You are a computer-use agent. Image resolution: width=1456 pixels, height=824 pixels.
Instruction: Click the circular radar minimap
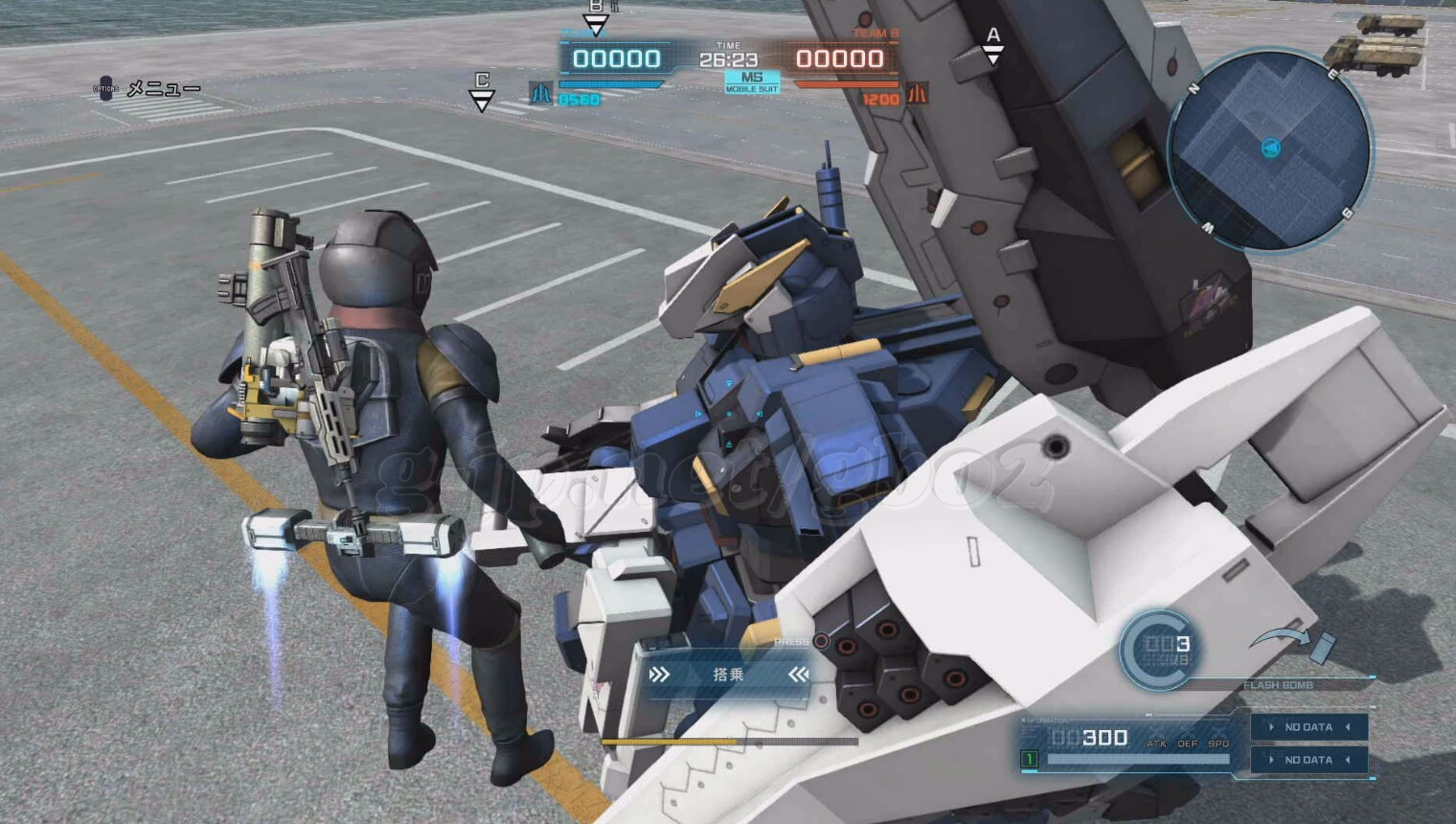pyautogui.click(x=1269, y=150)
